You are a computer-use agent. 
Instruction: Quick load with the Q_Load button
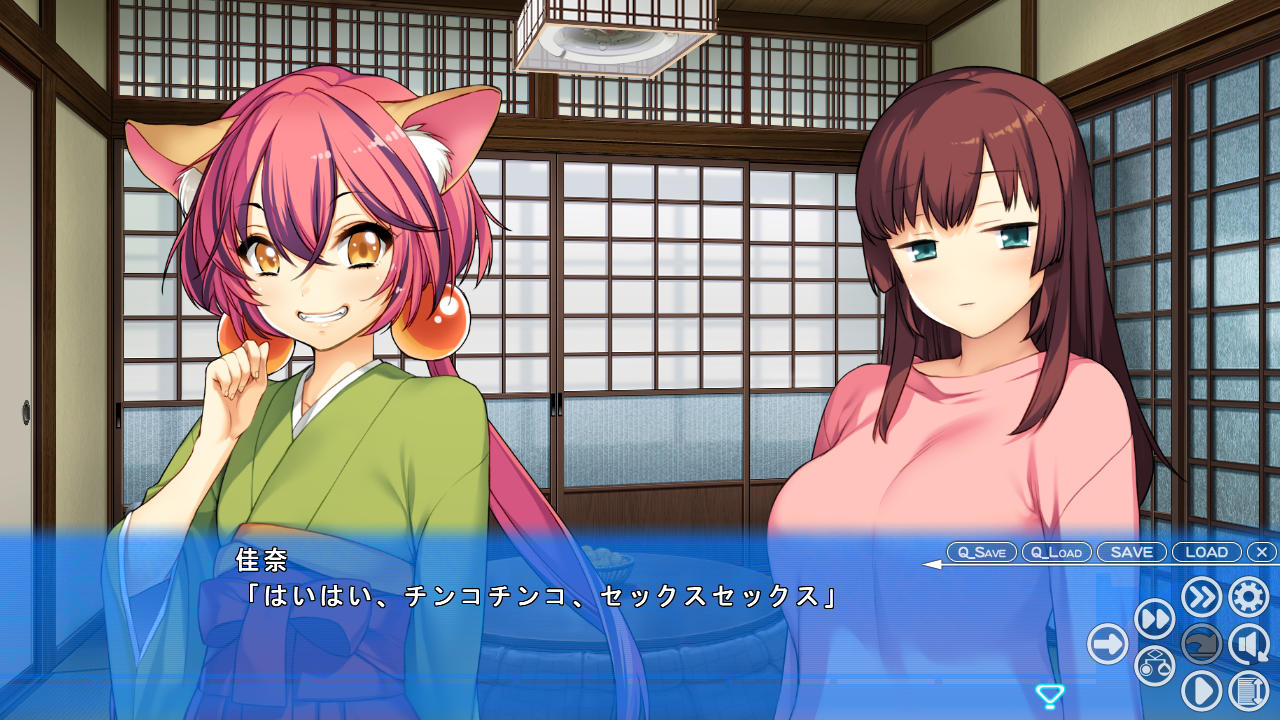tap(1056, 552)
